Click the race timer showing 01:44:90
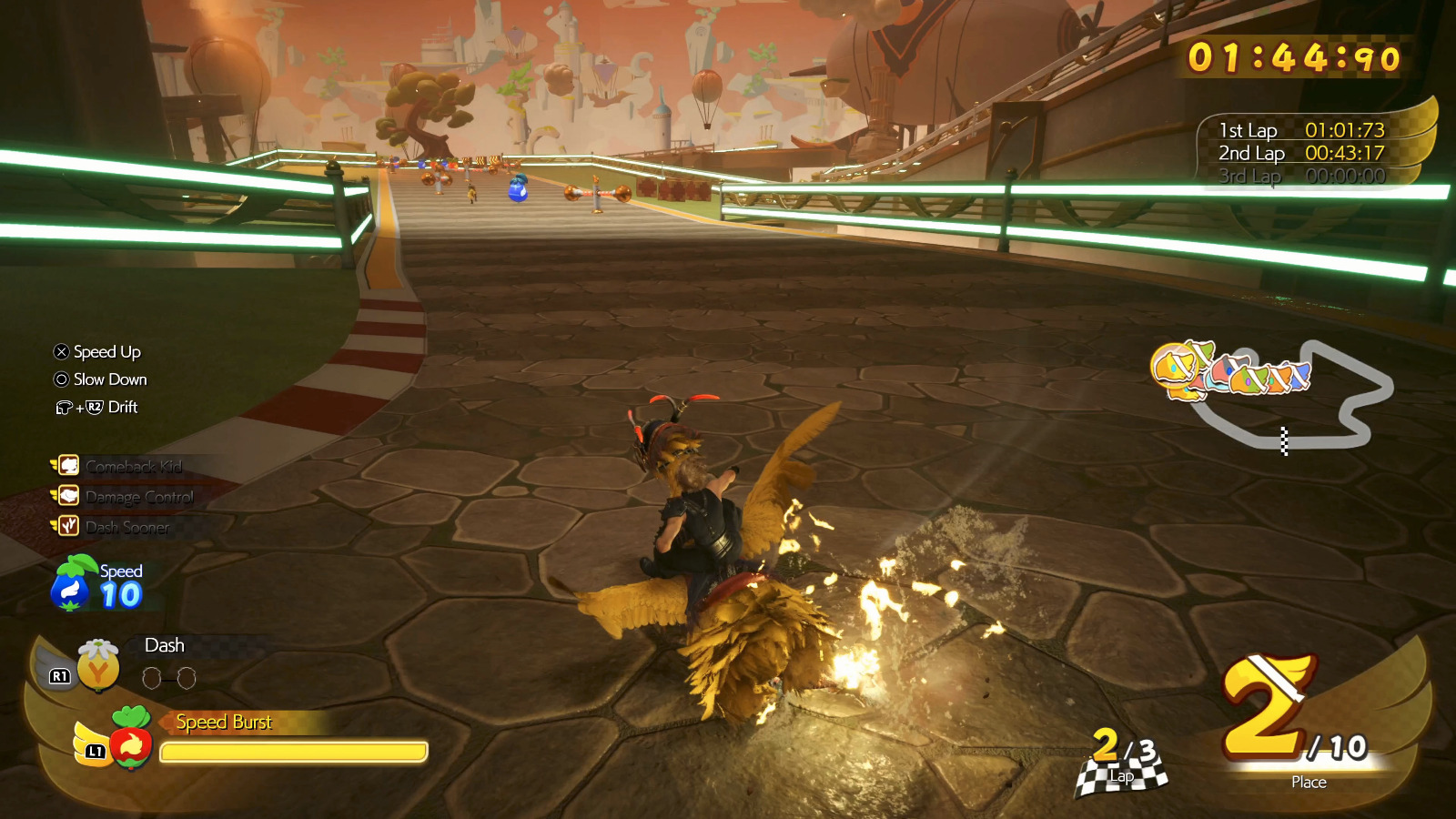Image resolution: width=1456 pixels, height=819 pixels. (1293, 56)
